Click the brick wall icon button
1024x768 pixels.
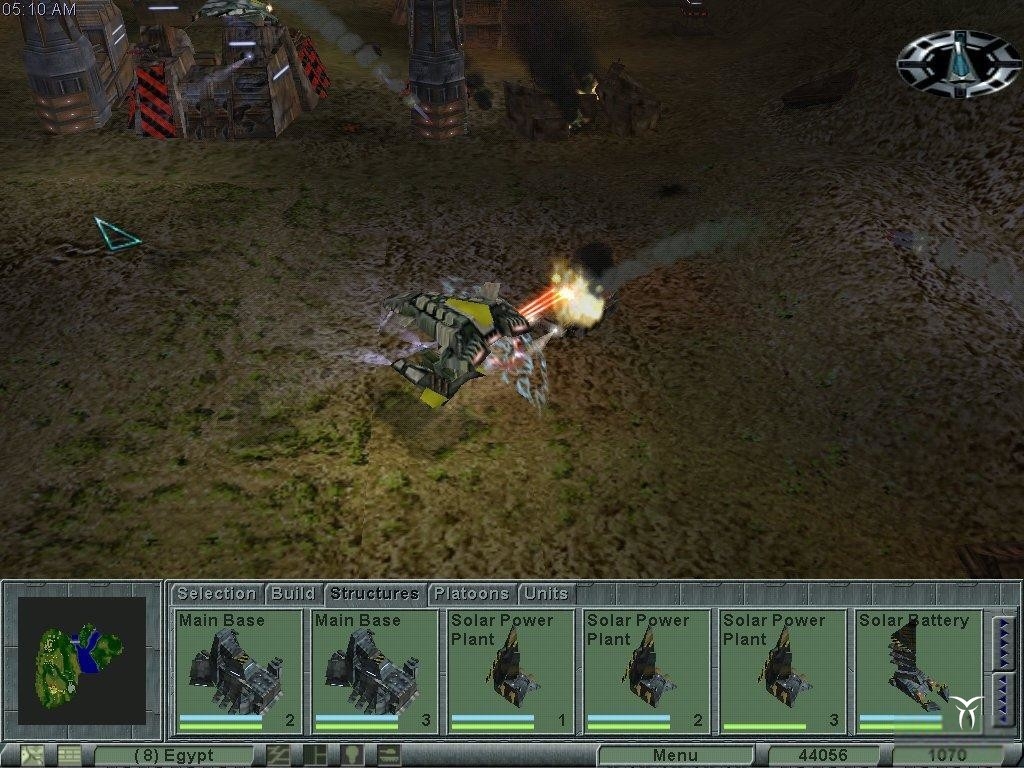point(68,755)
